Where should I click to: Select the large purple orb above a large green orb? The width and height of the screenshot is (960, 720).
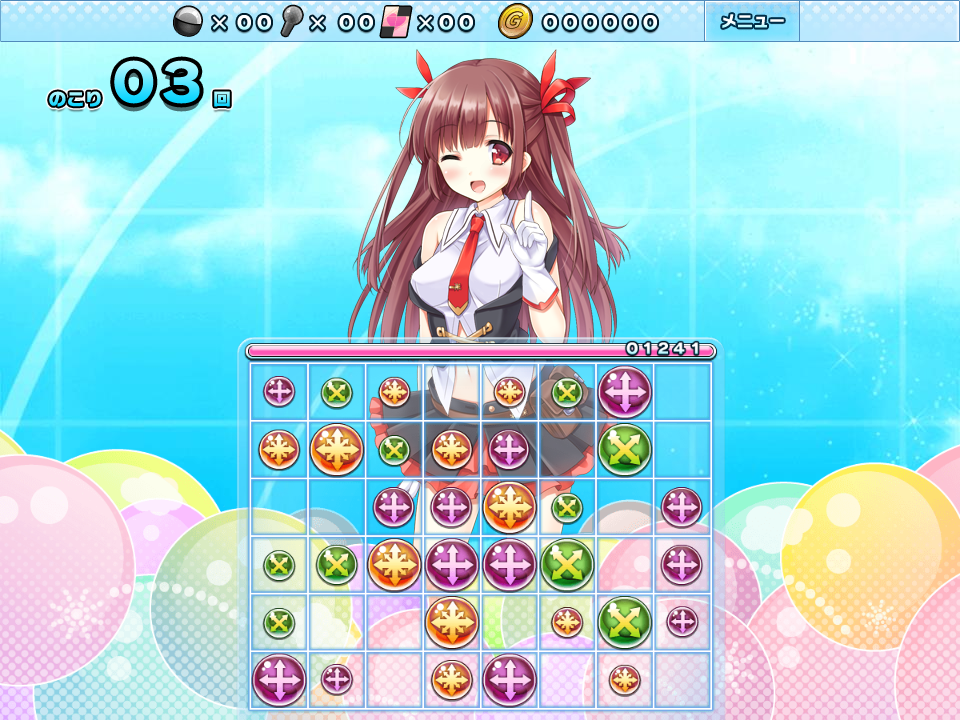(625, 391)
